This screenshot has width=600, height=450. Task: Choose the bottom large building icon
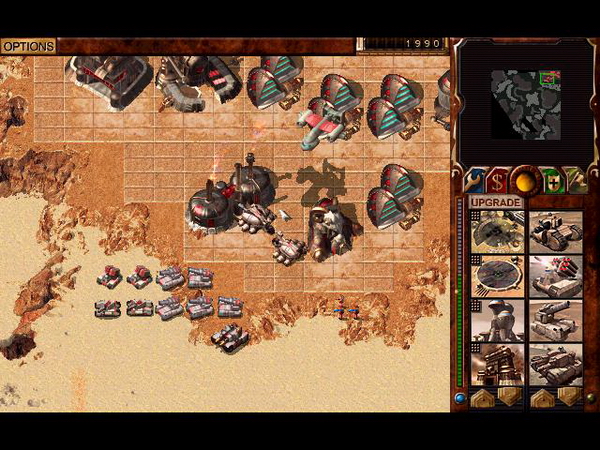point(497,365)
